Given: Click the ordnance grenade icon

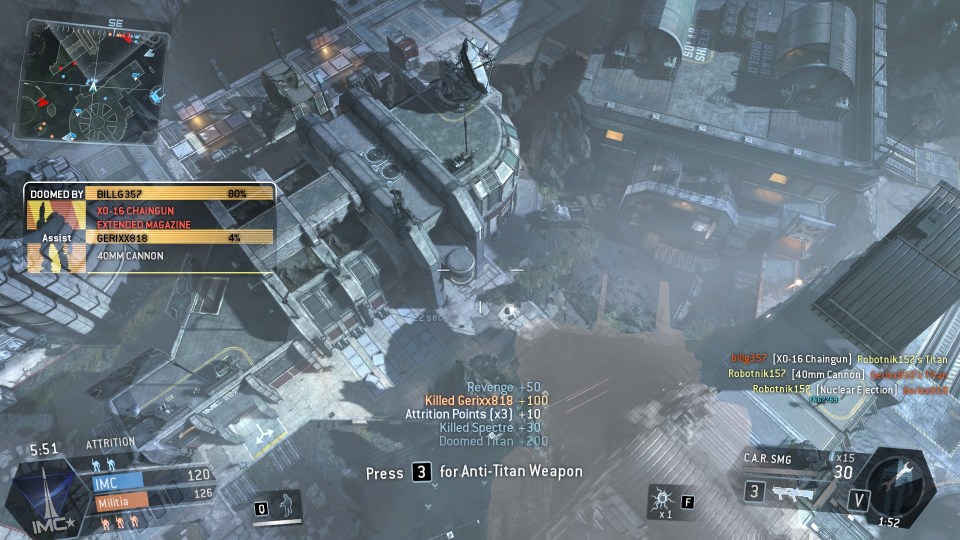Looking at the screenshot, I should (x=663, y=498).
